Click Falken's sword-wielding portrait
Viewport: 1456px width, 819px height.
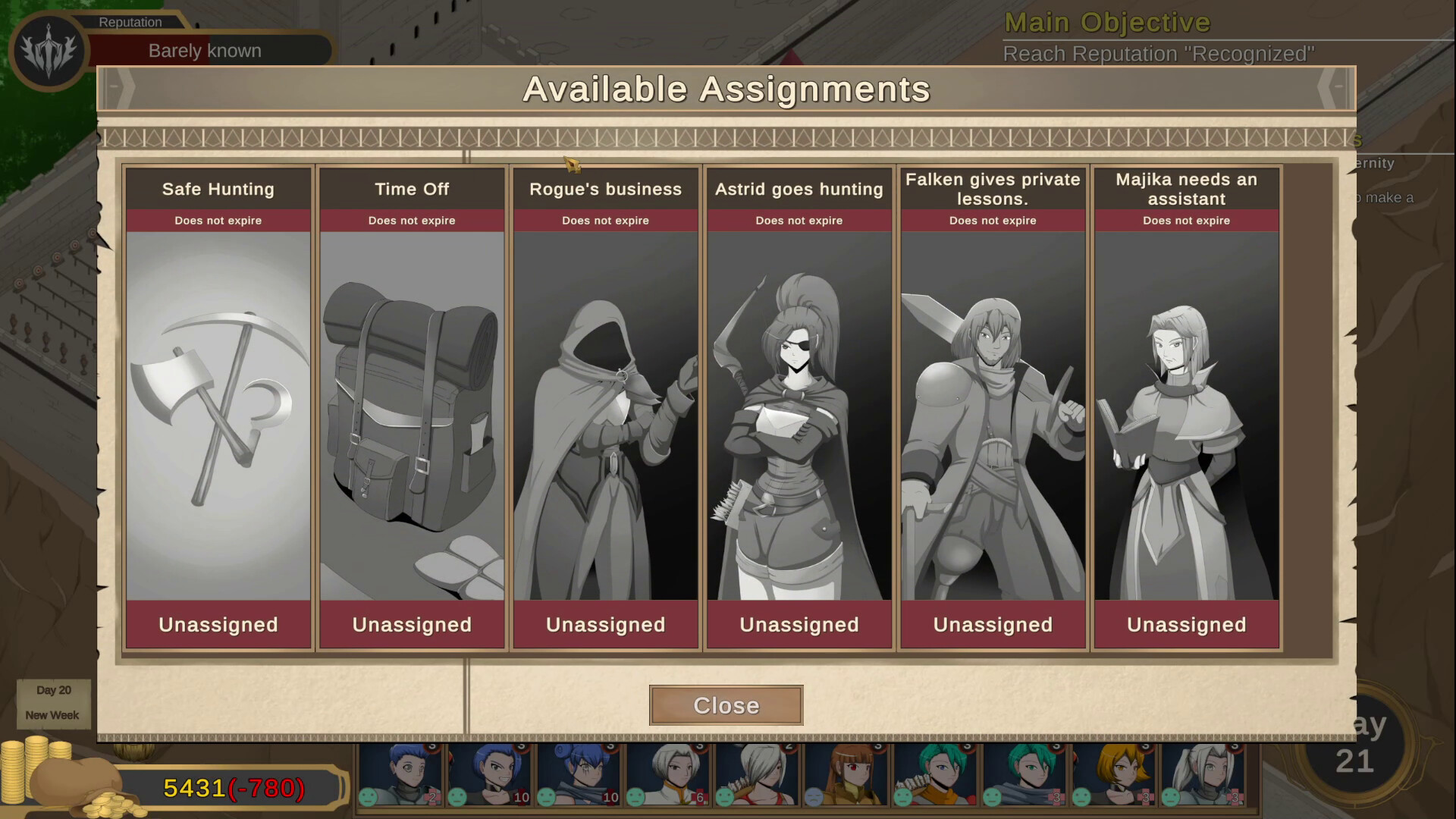992,417
